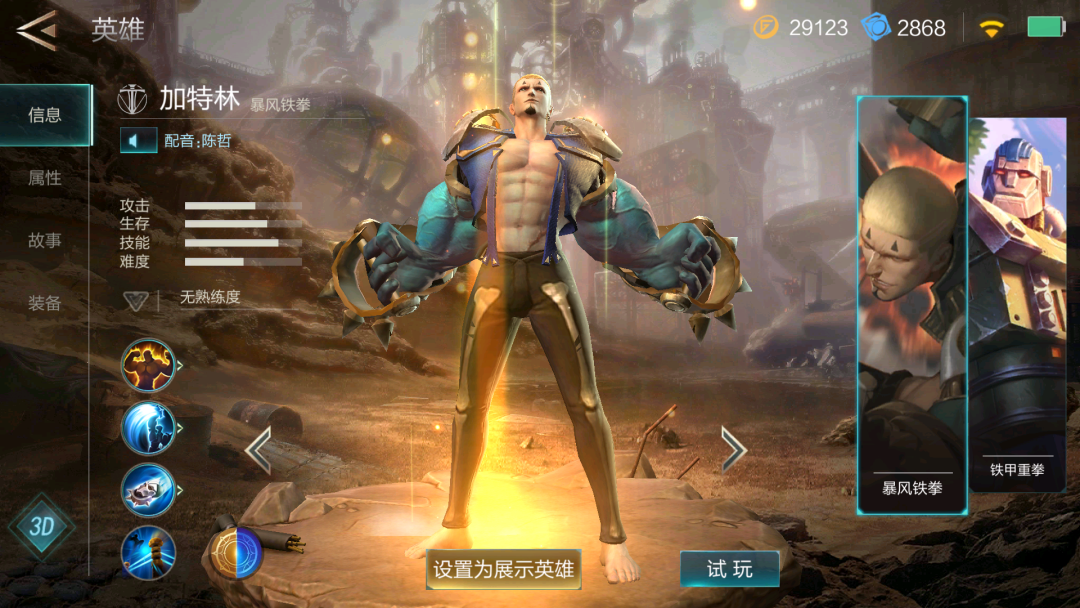Tap the gold coin currency icon

coord(765,27)
